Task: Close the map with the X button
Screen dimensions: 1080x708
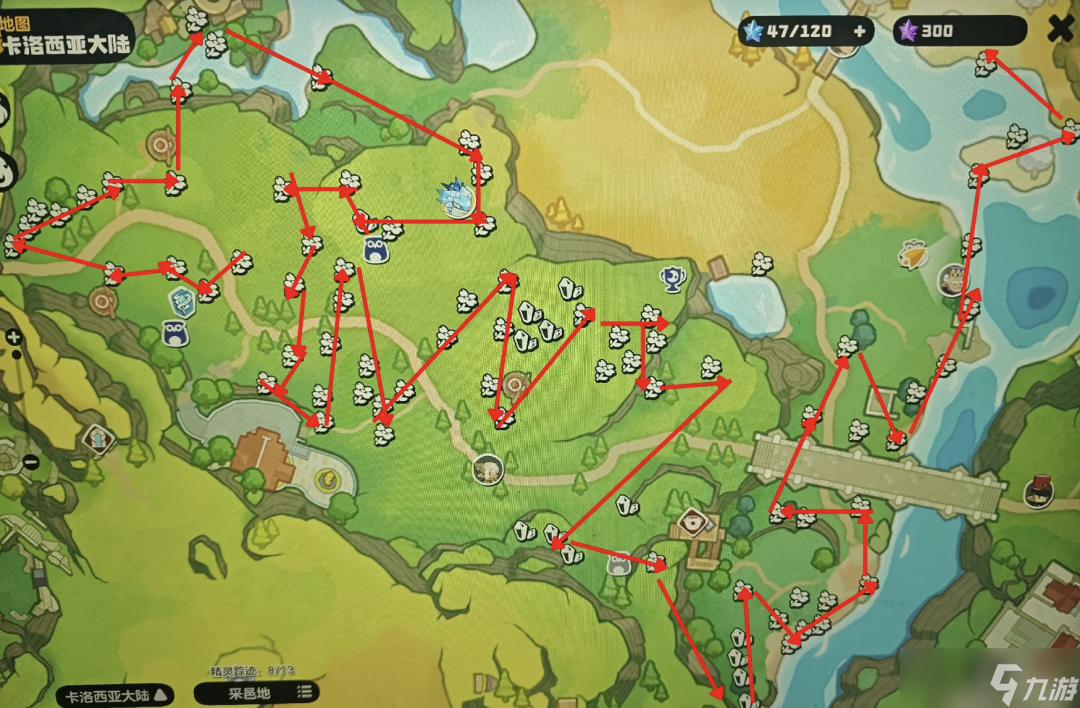Action: (1059, 30)
